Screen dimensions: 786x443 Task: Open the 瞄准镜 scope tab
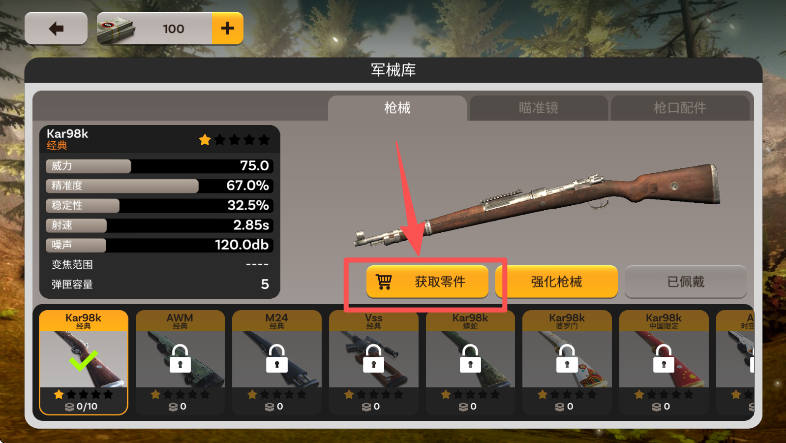coord(538,108)
